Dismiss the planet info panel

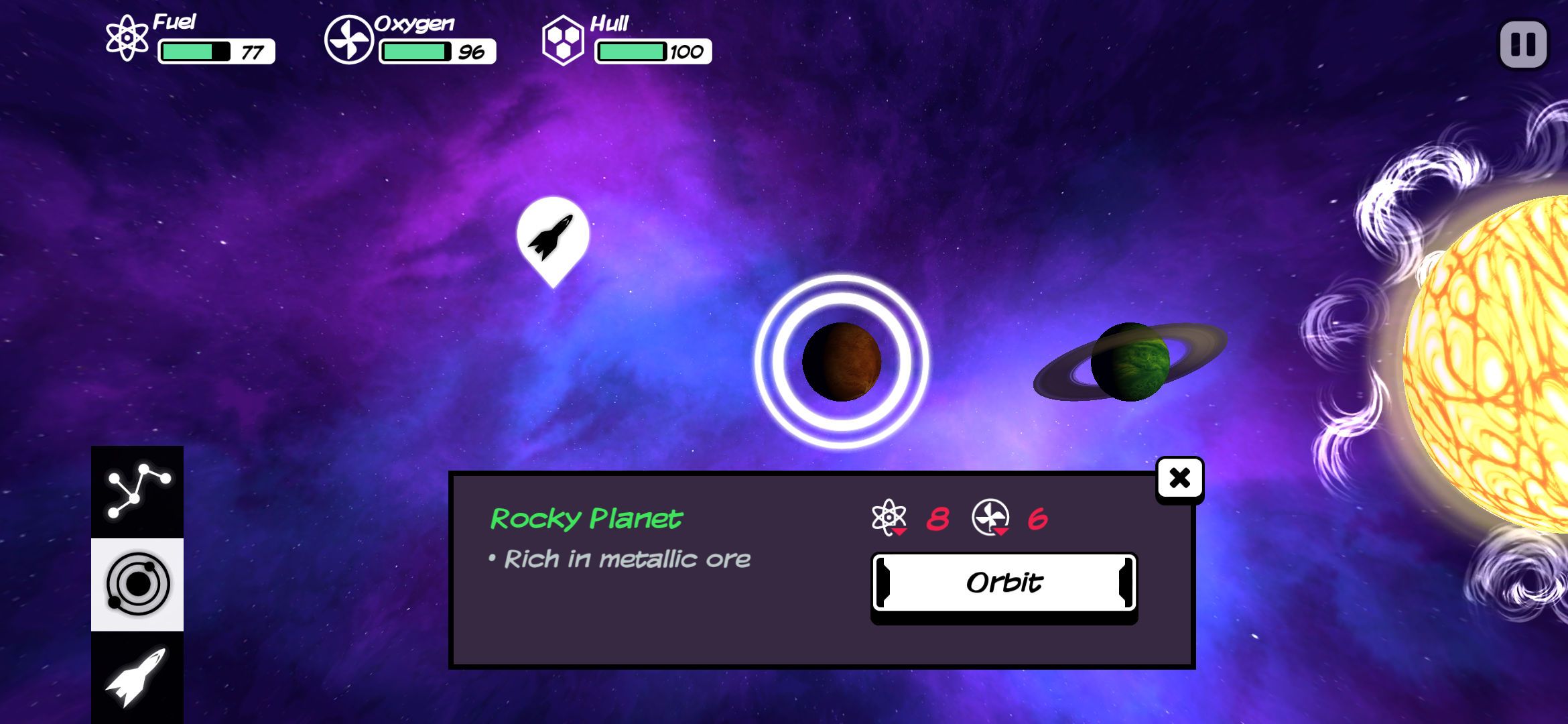pos(1179,477)
